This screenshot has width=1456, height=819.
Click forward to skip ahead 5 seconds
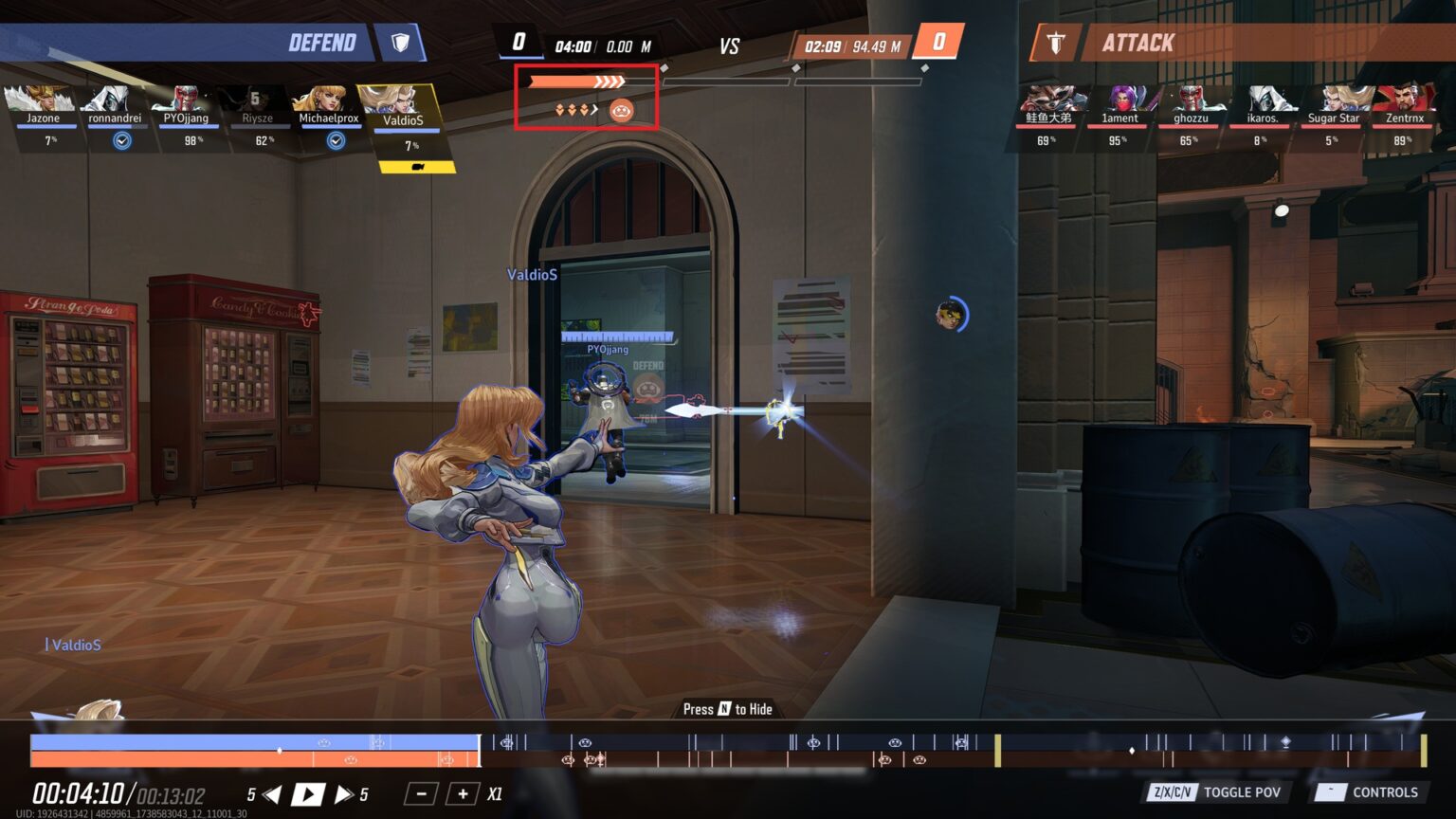tap(344, 794)
